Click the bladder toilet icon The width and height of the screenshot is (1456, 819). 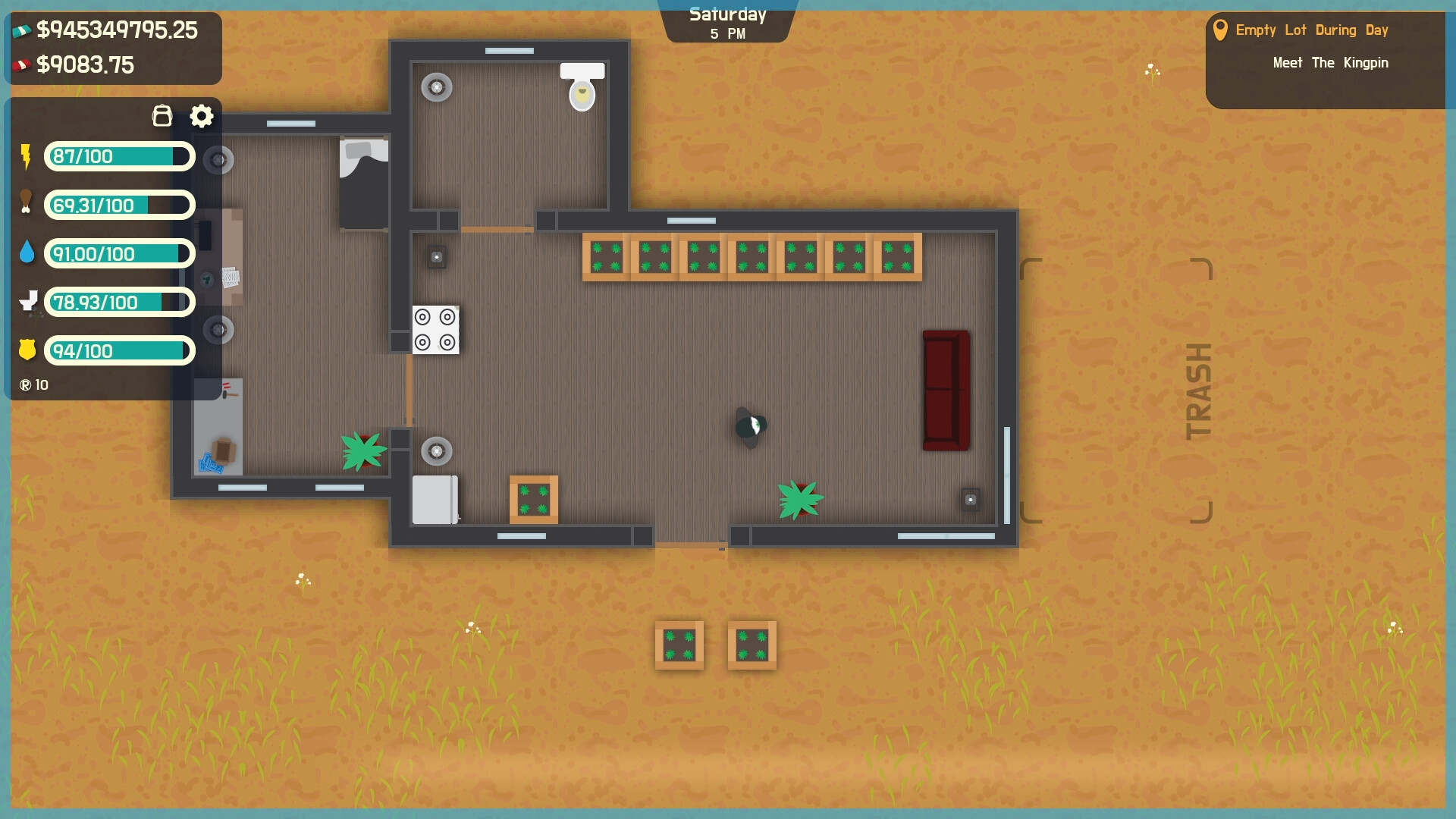pos(29,302)
